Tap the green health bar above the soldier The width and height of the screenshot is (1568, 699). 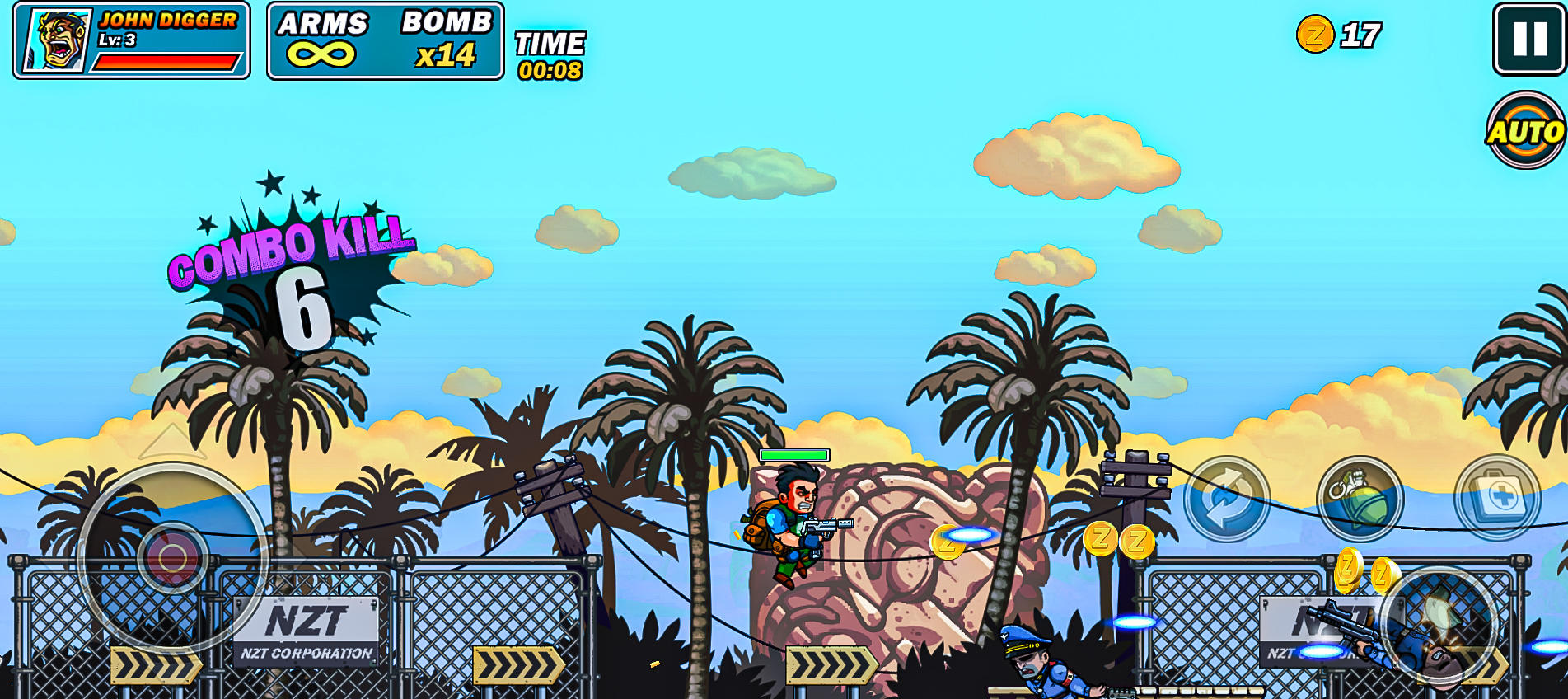tap(793, 453)
